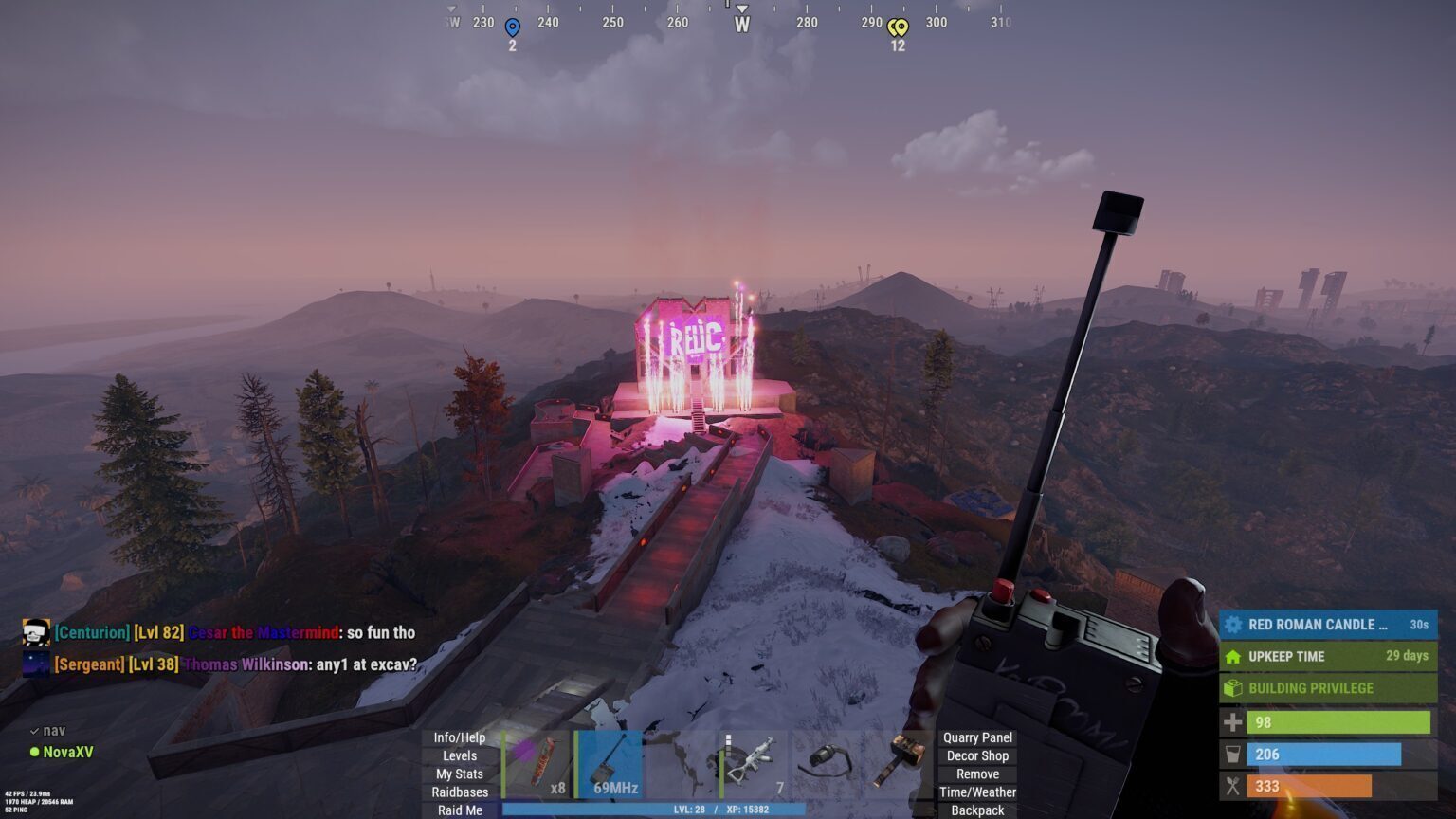Image resolution: width=1456 pixels, height=819 pixels.
Task: Show the Levels panel
Action: pyautogui.click(x=460, y=755)
